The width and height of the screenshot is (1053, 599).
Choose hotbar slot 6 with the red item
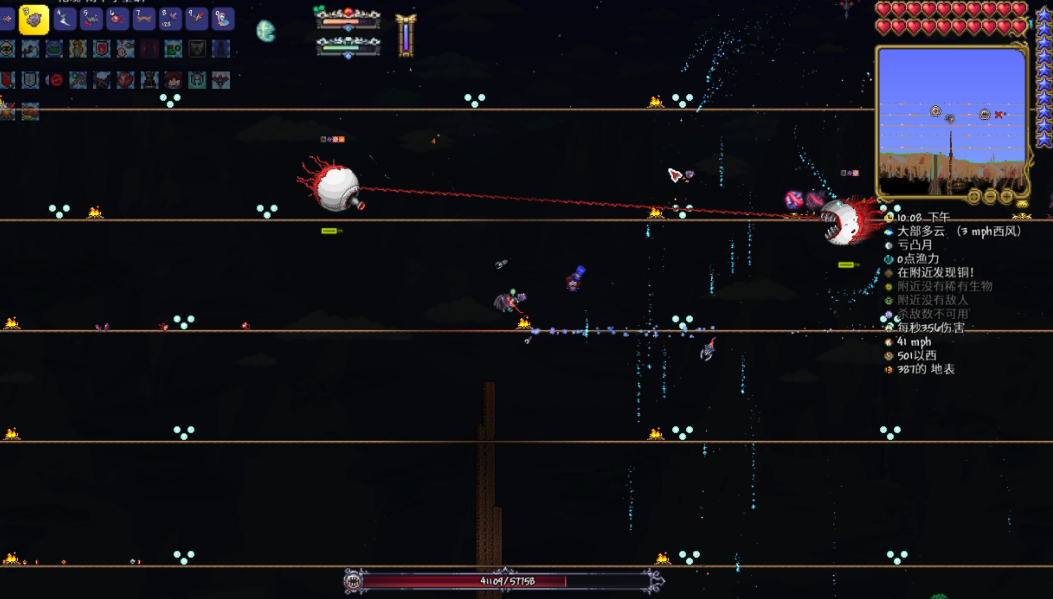118,18
